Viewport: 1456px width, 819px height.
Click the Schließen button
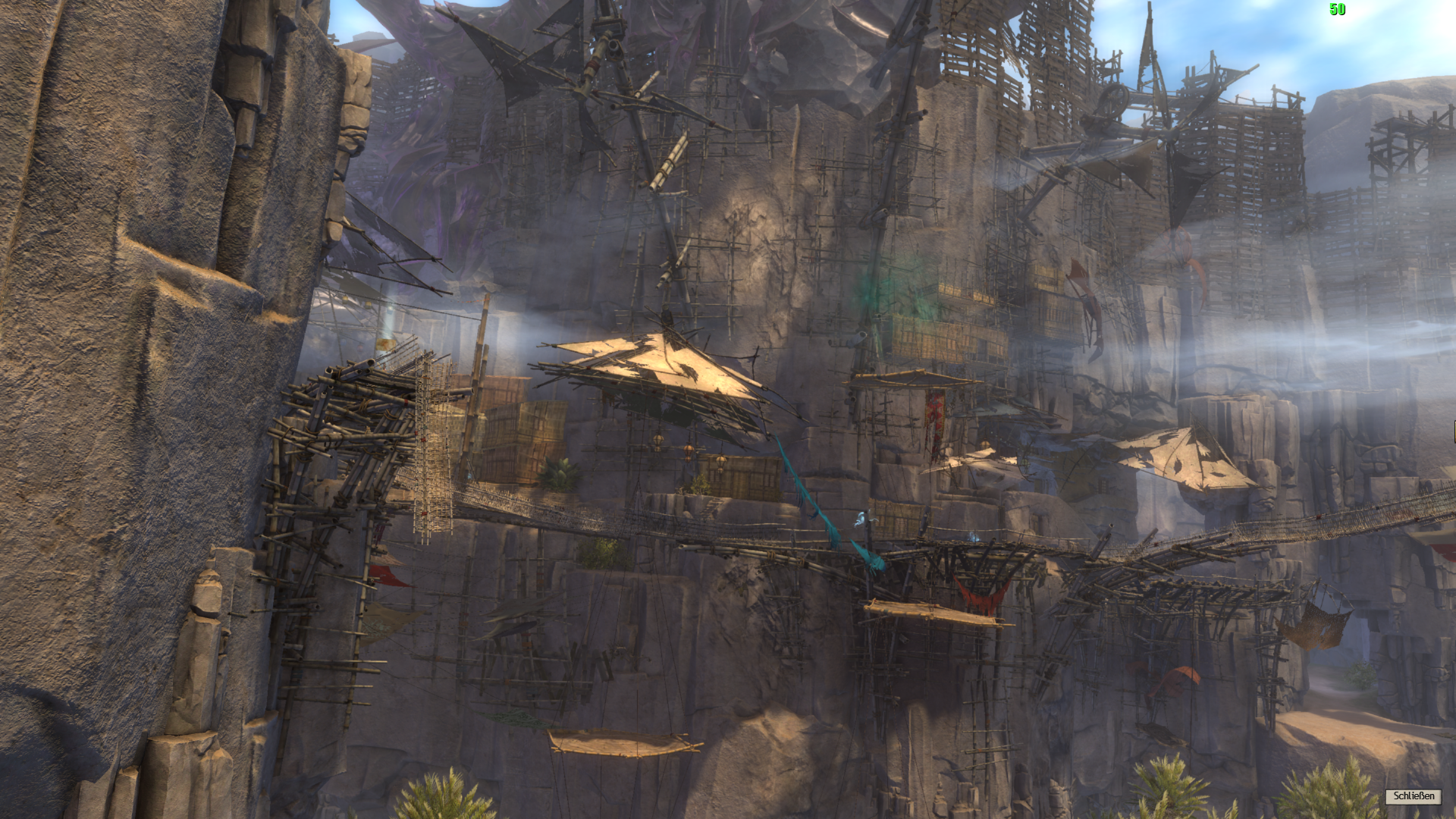(x=1414, y=795)
